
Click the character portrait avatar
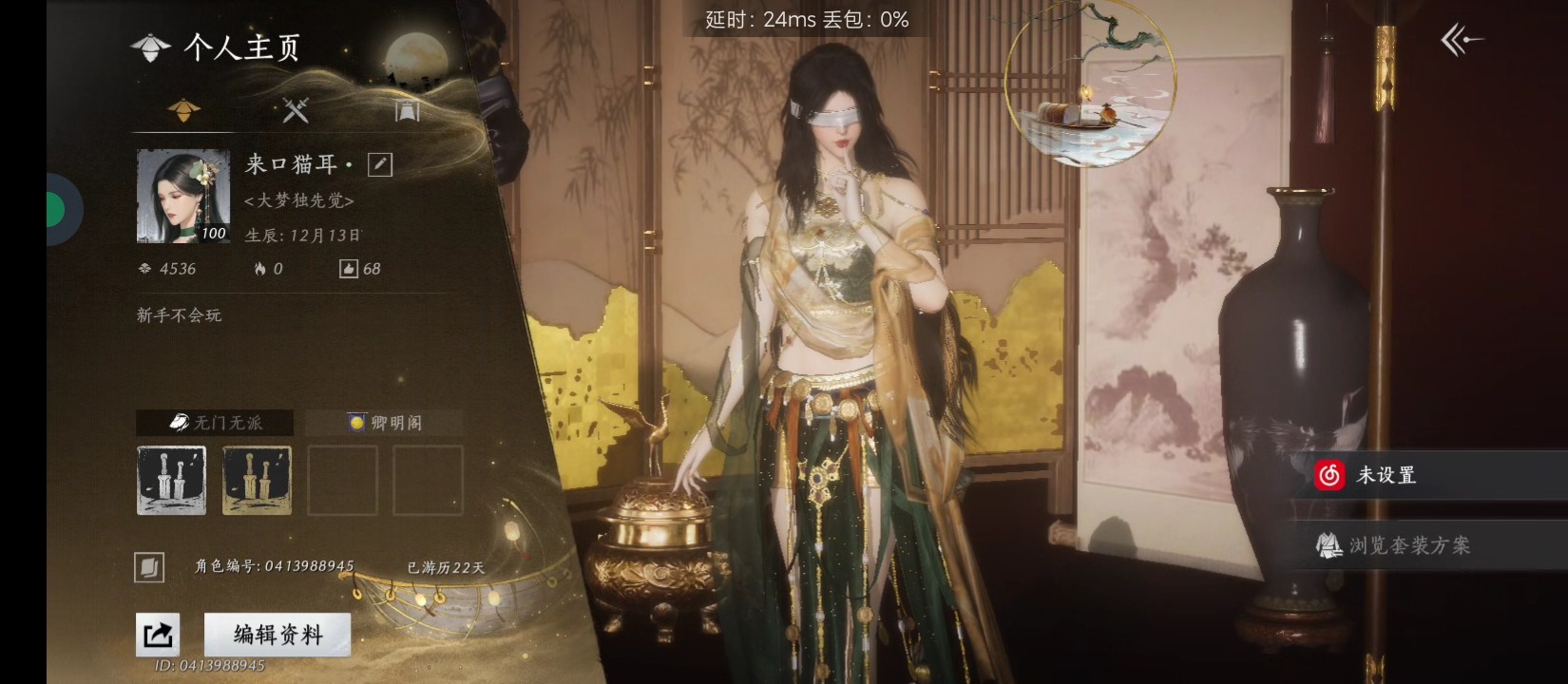[x=183, y=196]
